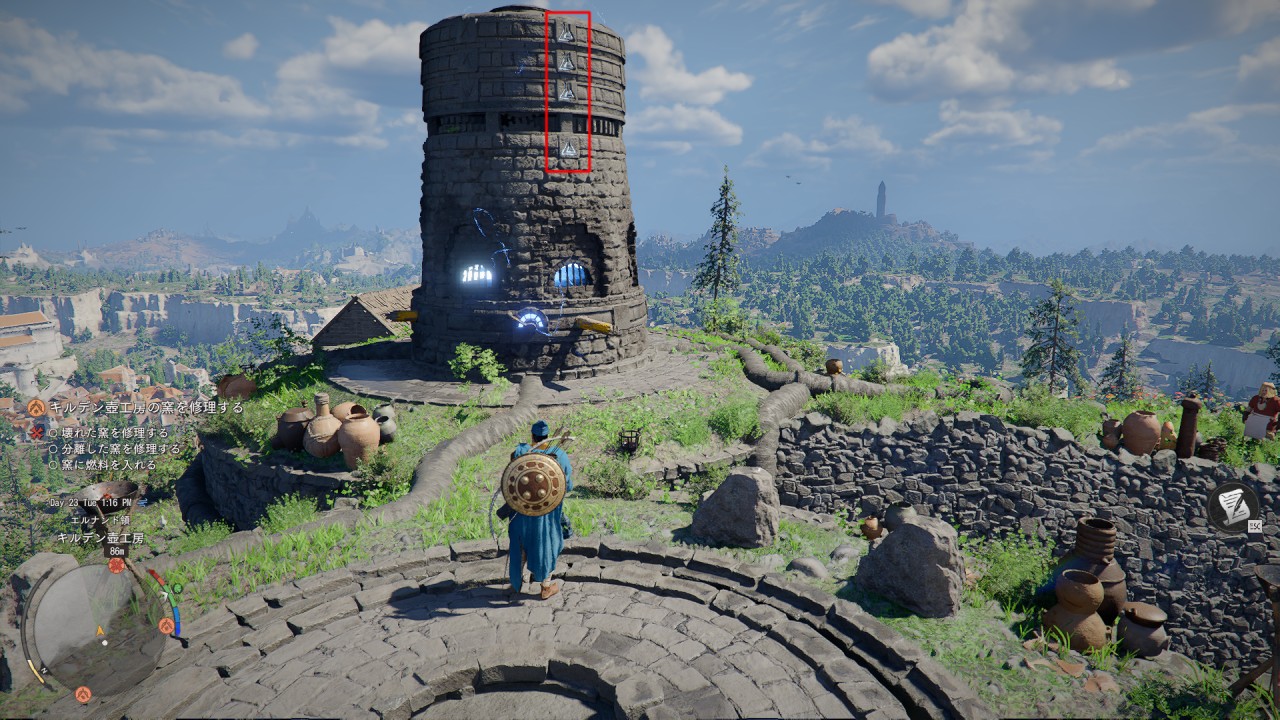Select the キルデン壺工房の窯を修理する quest title
Screen dimensions: 1280x720
point(146,408)
